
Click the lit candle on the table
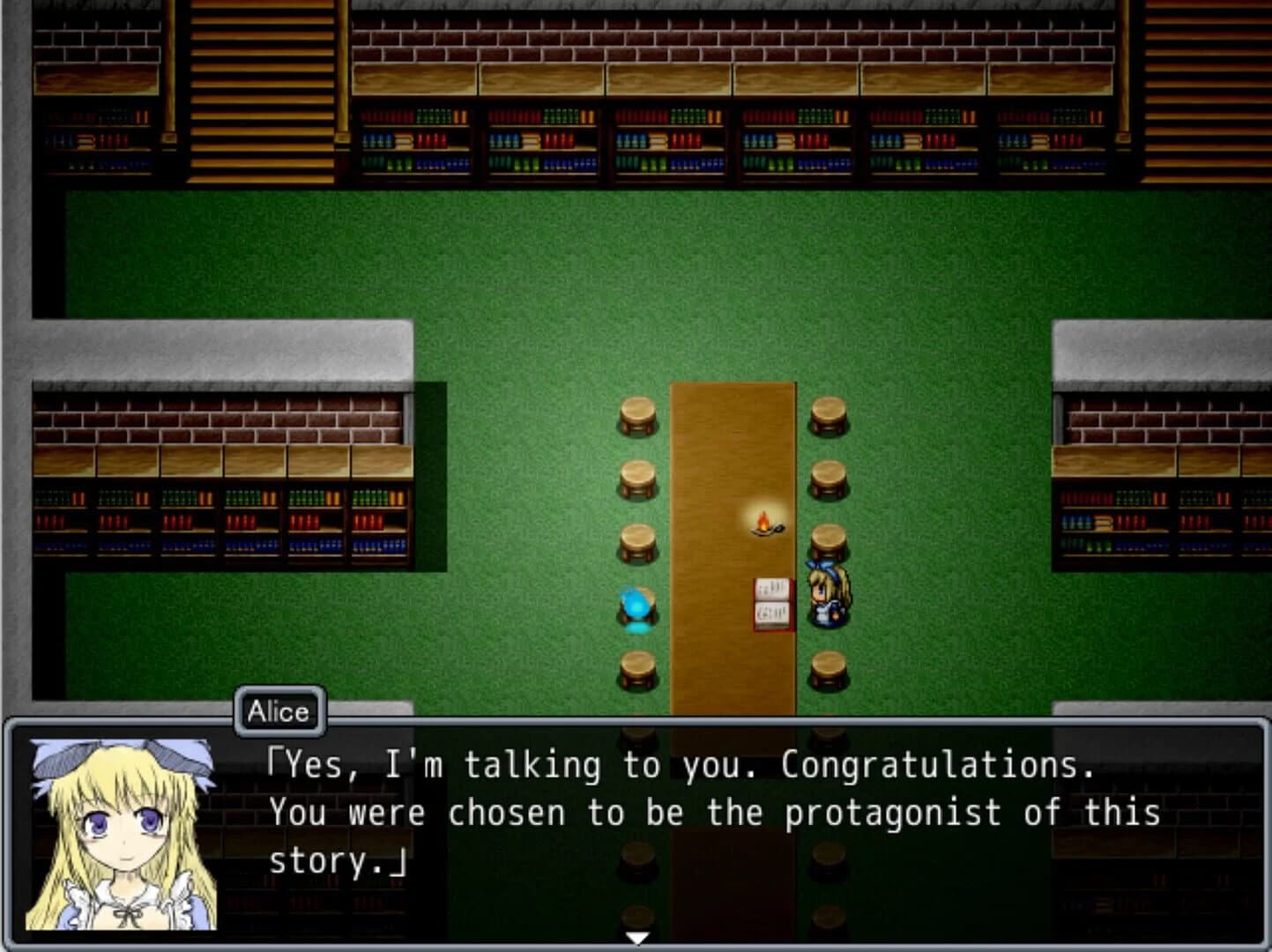763,529
